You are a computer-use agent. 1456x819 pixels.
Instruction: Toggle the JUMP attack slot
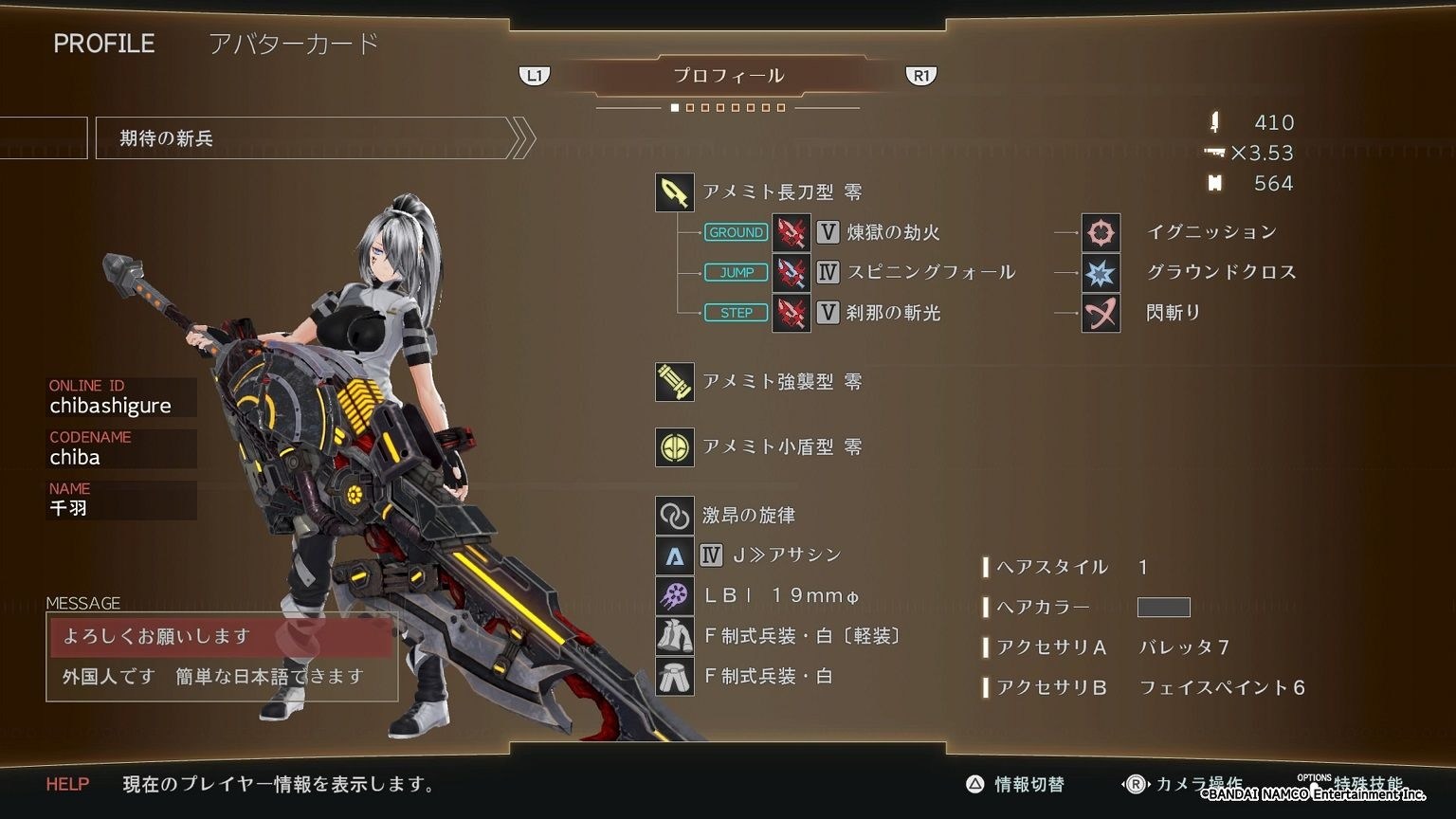point(736,272)
